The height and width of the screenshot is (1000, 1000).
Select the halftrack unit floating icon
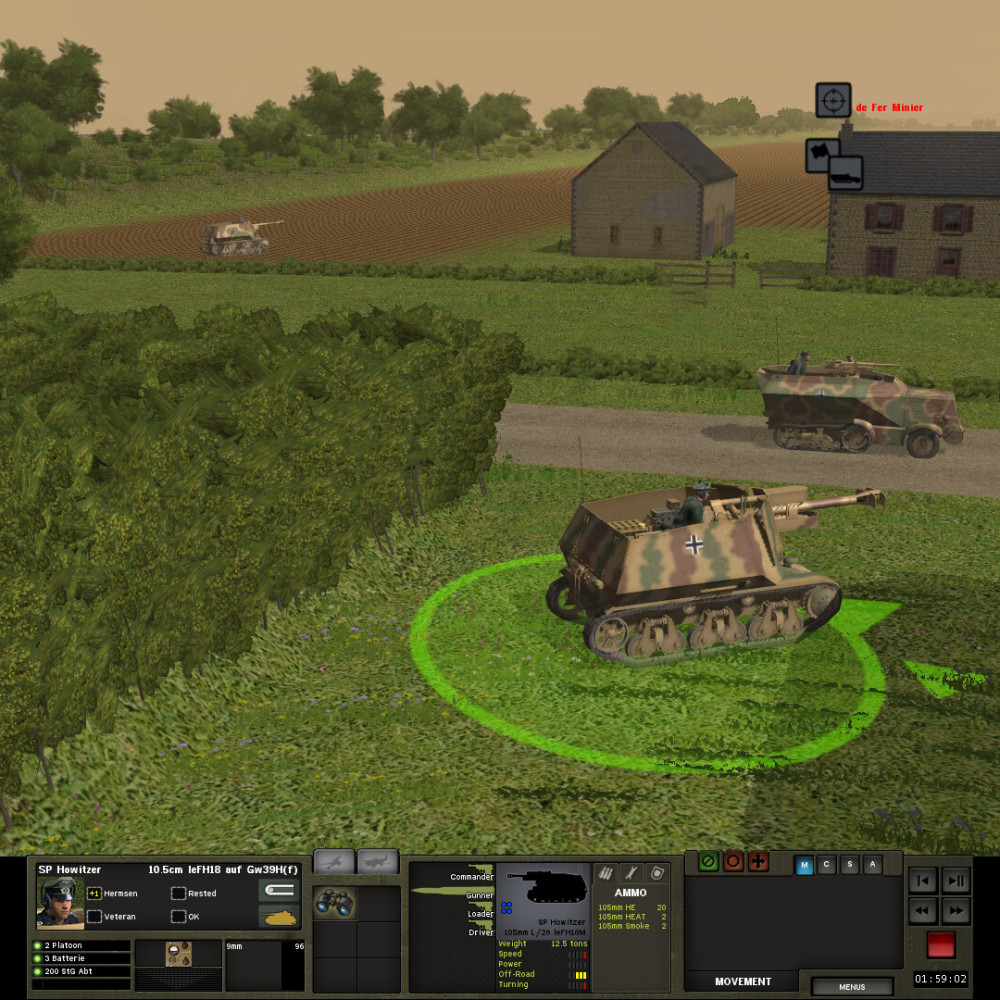(x=845, y=173)
